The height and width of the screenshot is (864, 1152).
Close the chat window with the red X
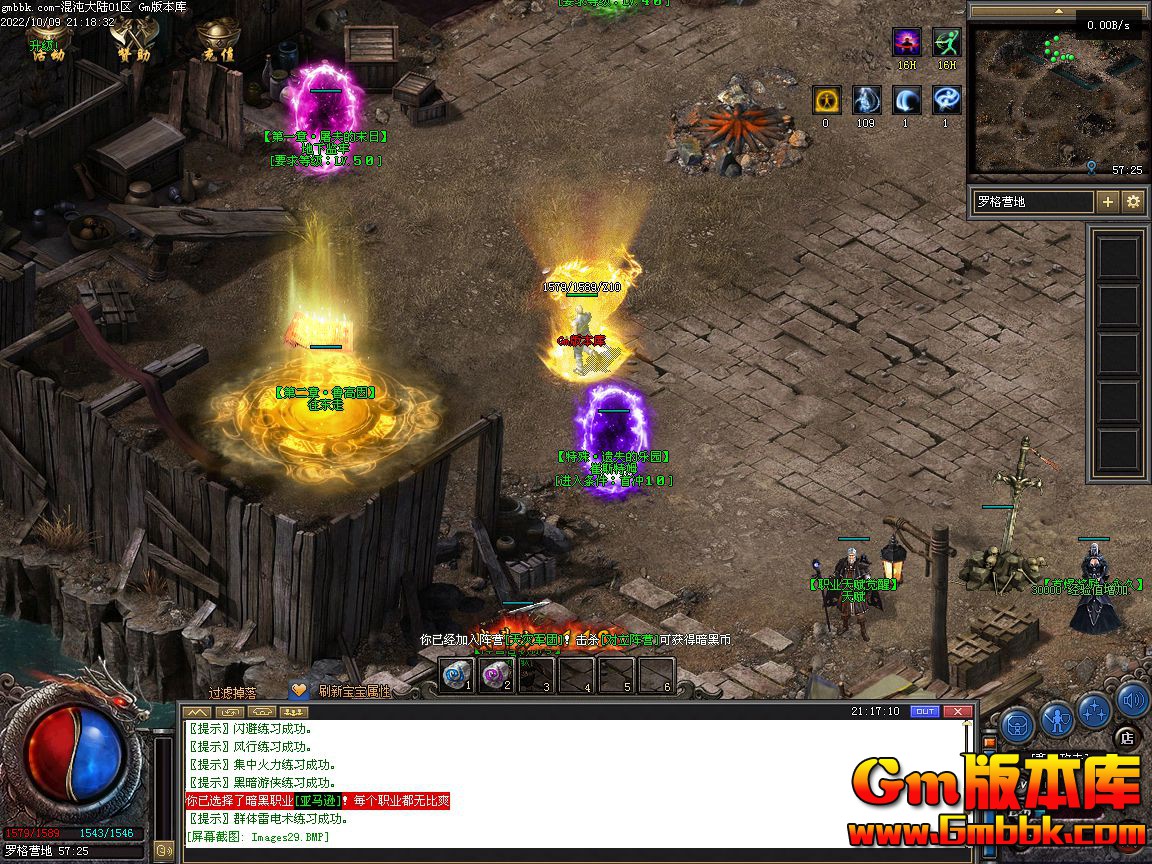tap(957, 711)
